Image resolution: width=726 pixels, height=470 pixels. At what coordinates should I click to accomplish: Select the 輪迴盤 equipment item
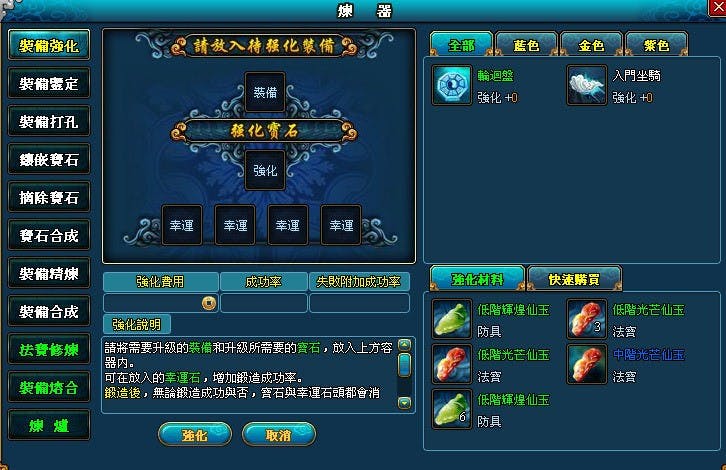click(x=452, y=85)
